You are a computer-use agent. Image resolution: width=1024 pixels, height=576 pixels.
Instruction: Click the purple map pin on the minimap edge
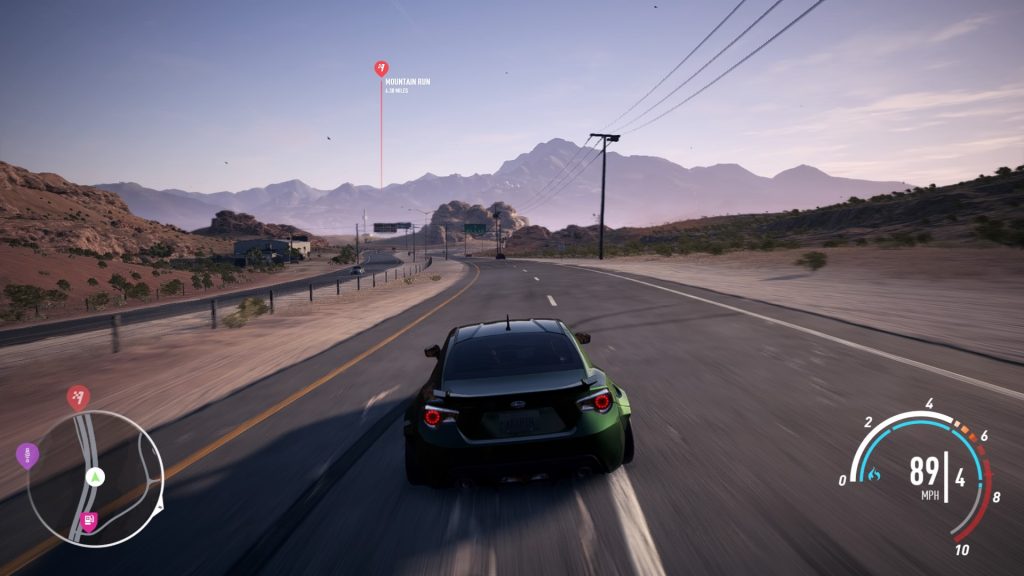[x=27, y=456]
